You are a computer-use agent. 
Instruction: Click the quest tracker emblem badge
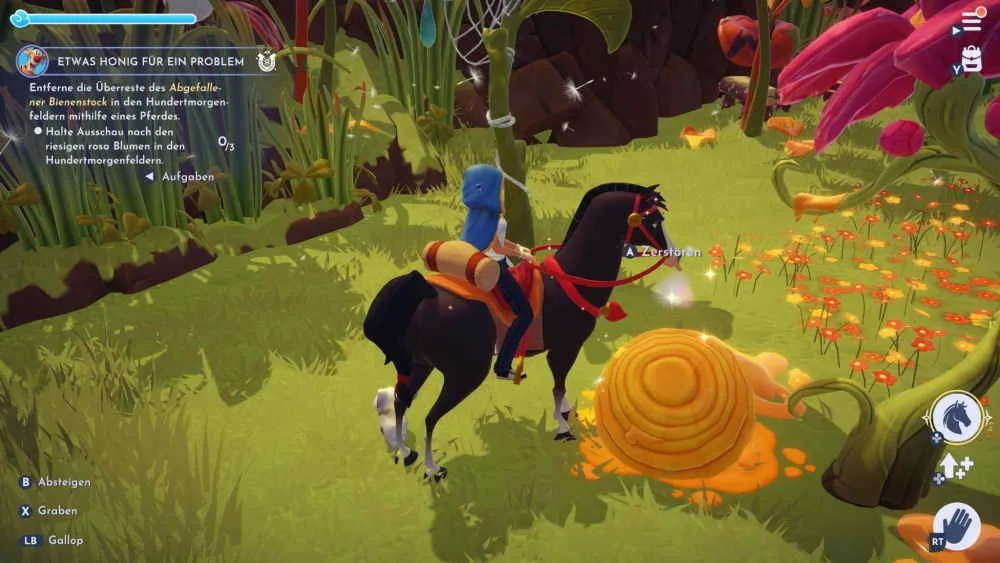point(266,61)
